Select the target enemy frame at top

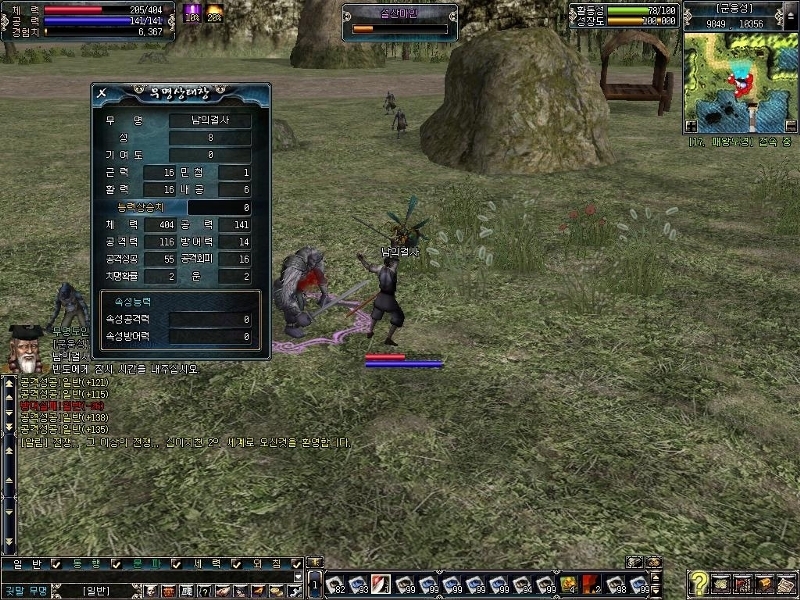(x=401, y=21)
